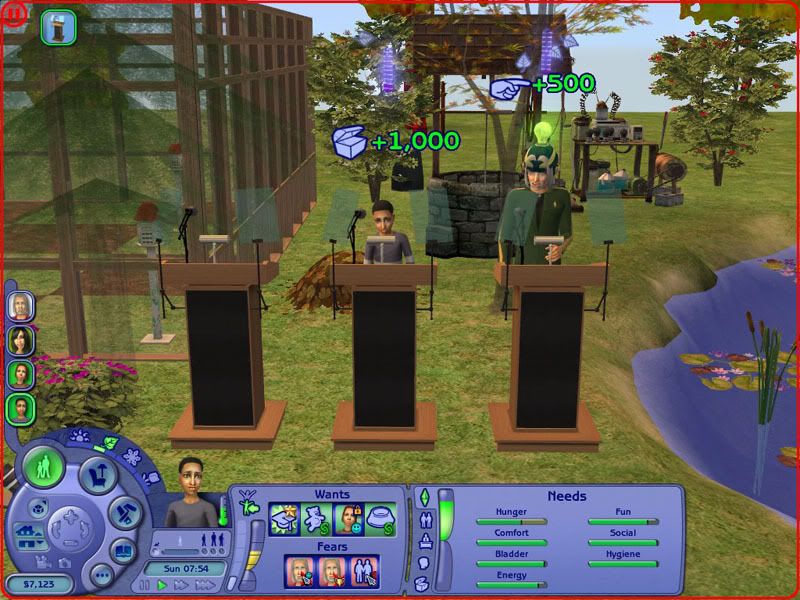Click the graduation cap want

point(285,519)
